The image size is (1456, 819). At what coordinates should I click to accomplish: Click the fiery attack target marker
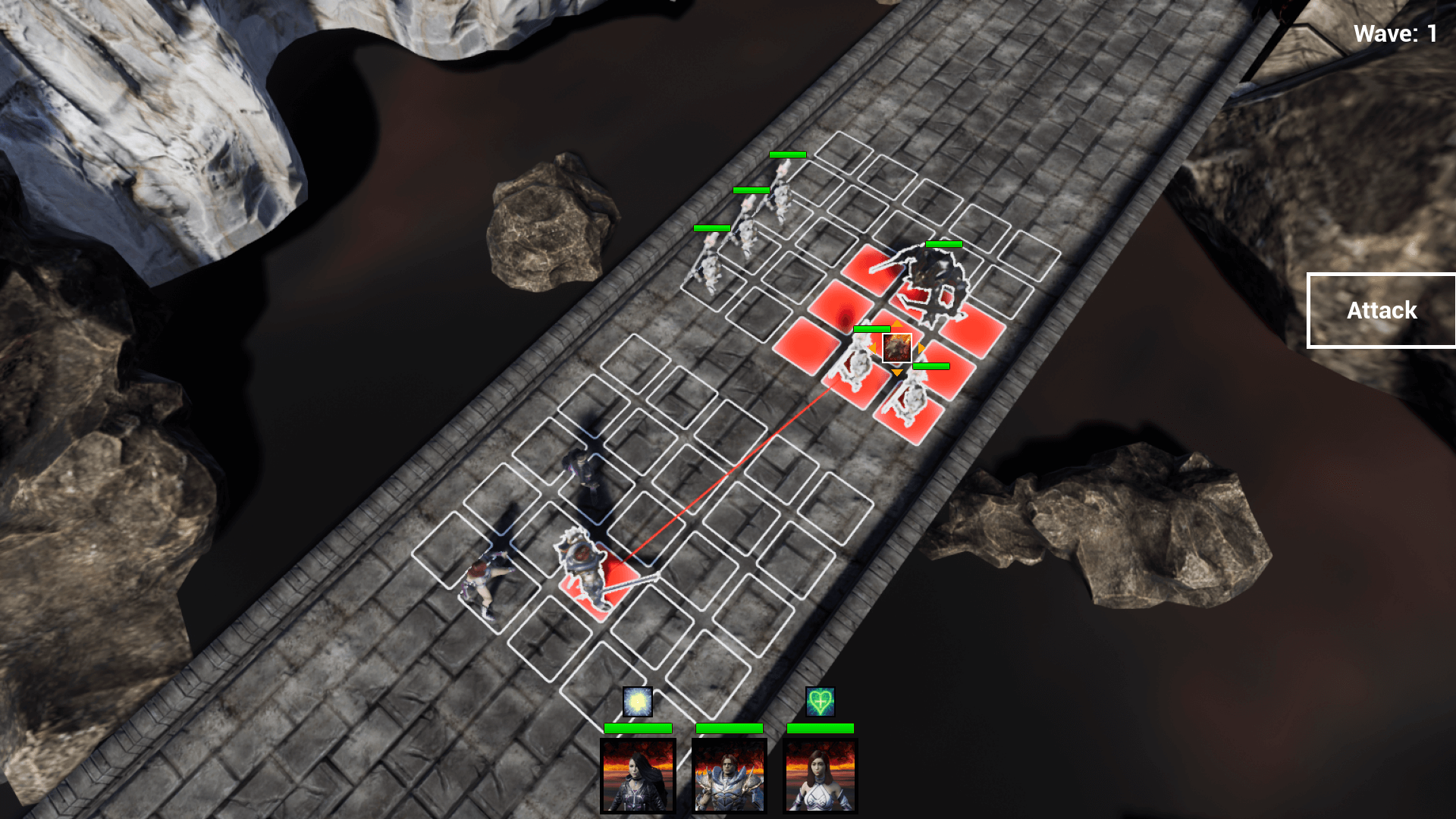896,348
